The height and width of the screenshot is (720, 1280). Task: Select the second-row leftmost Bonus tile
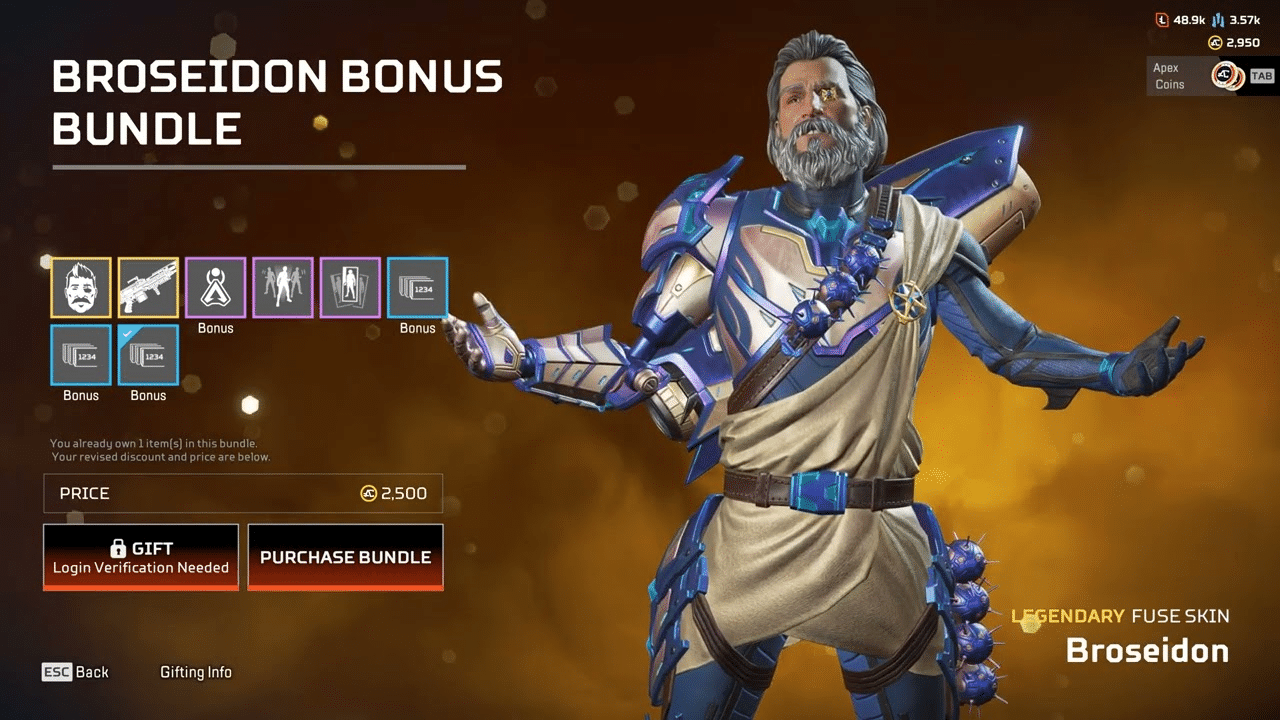[81, 355]
